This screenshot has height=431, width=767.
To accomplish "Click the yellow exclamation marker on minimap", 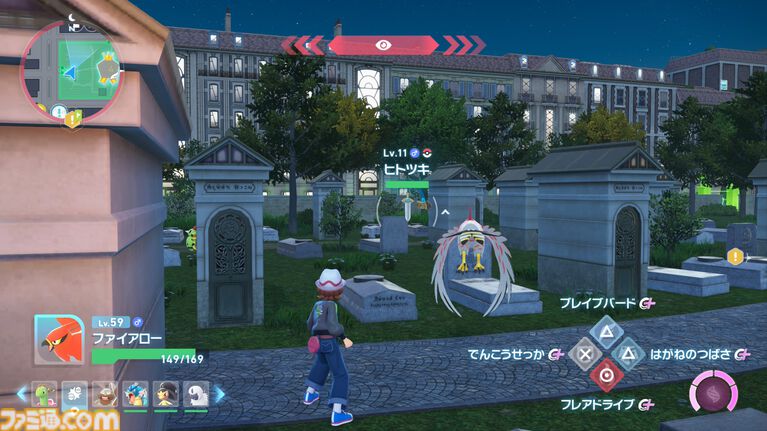I will [73, 119].
